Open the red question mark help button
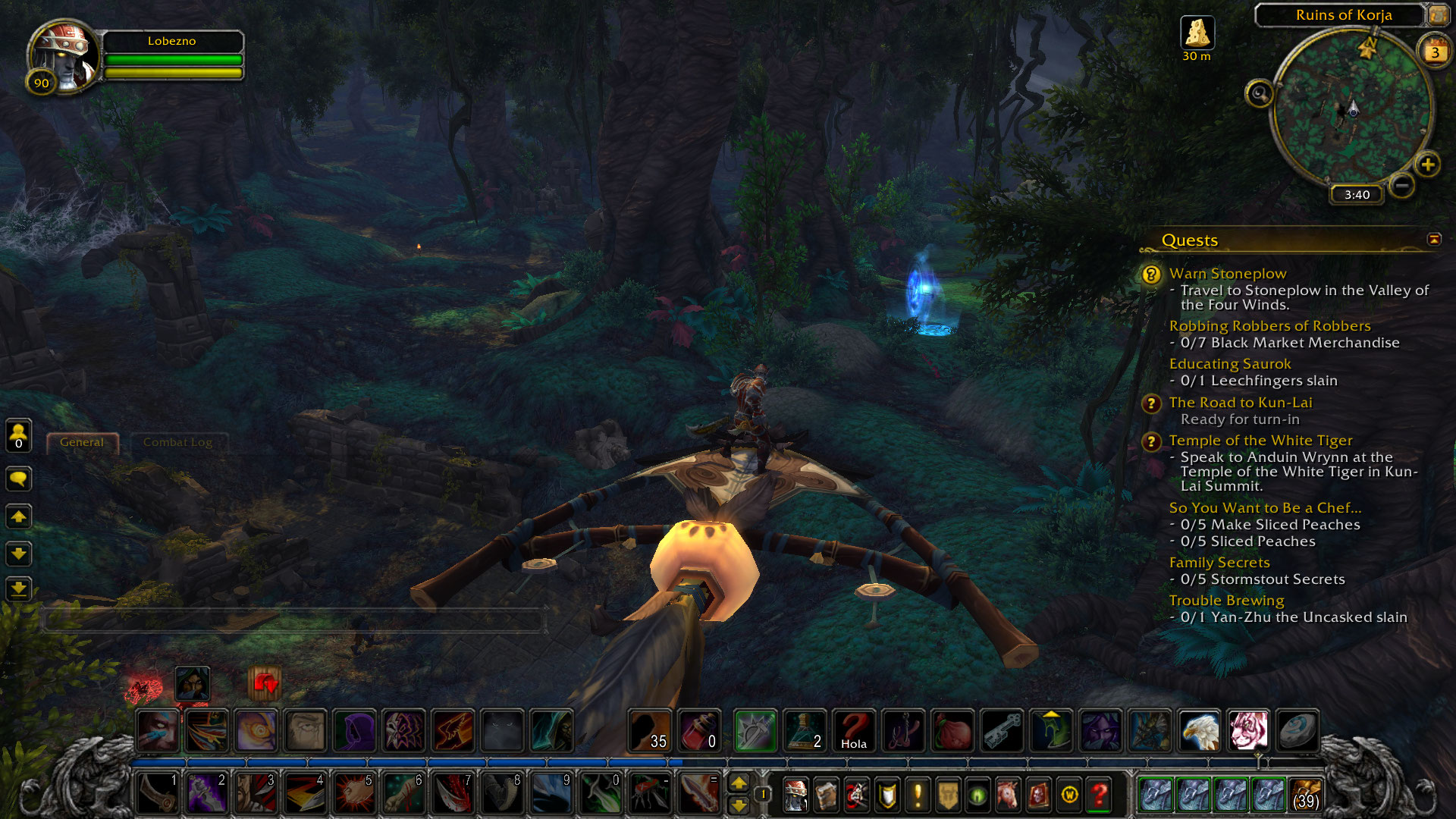Viewport: 1456px width, 819px height. click(x=1100, y=795)
